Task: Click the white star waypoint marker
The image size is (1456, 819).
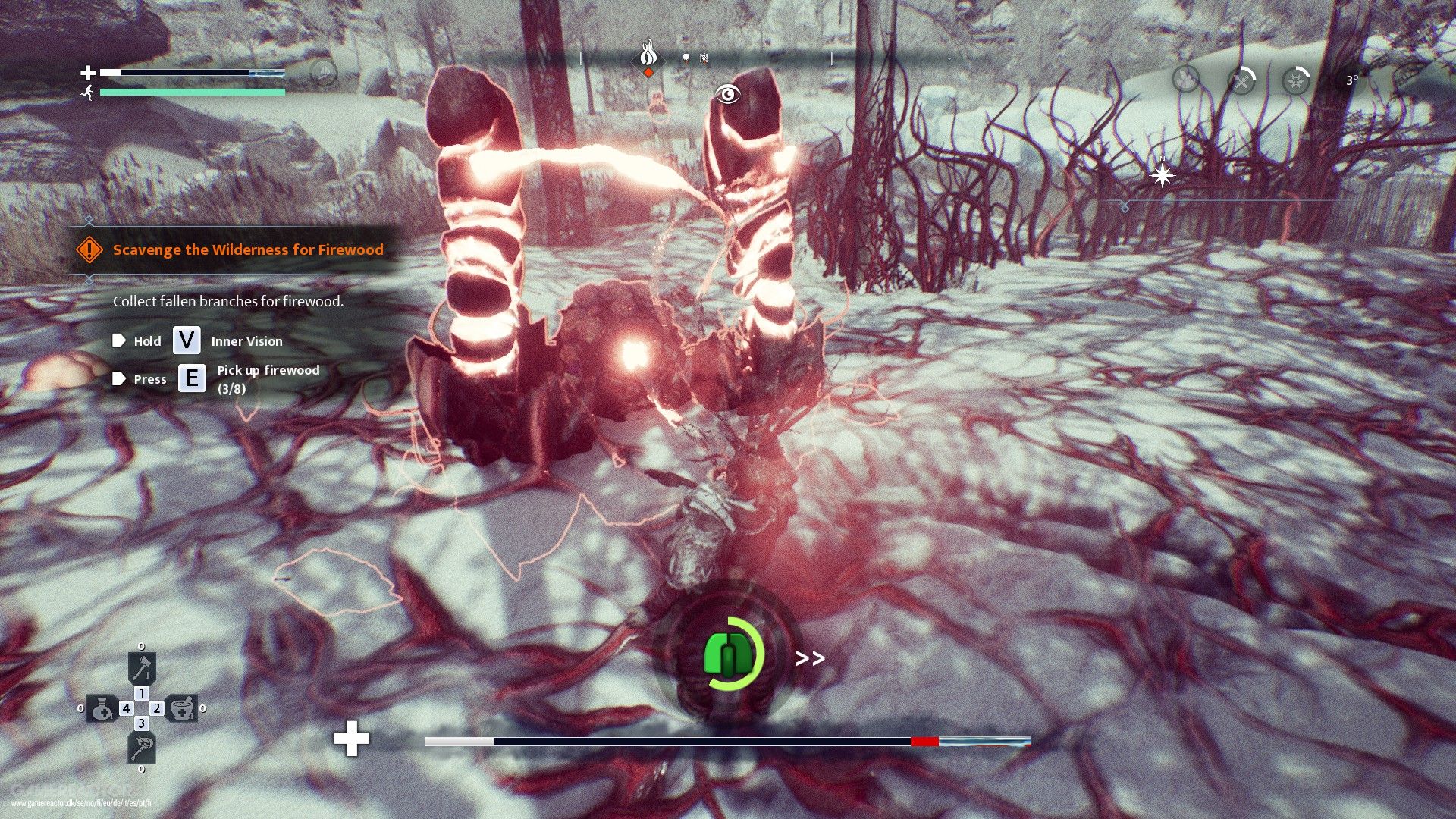Action: click(1162, 175)
